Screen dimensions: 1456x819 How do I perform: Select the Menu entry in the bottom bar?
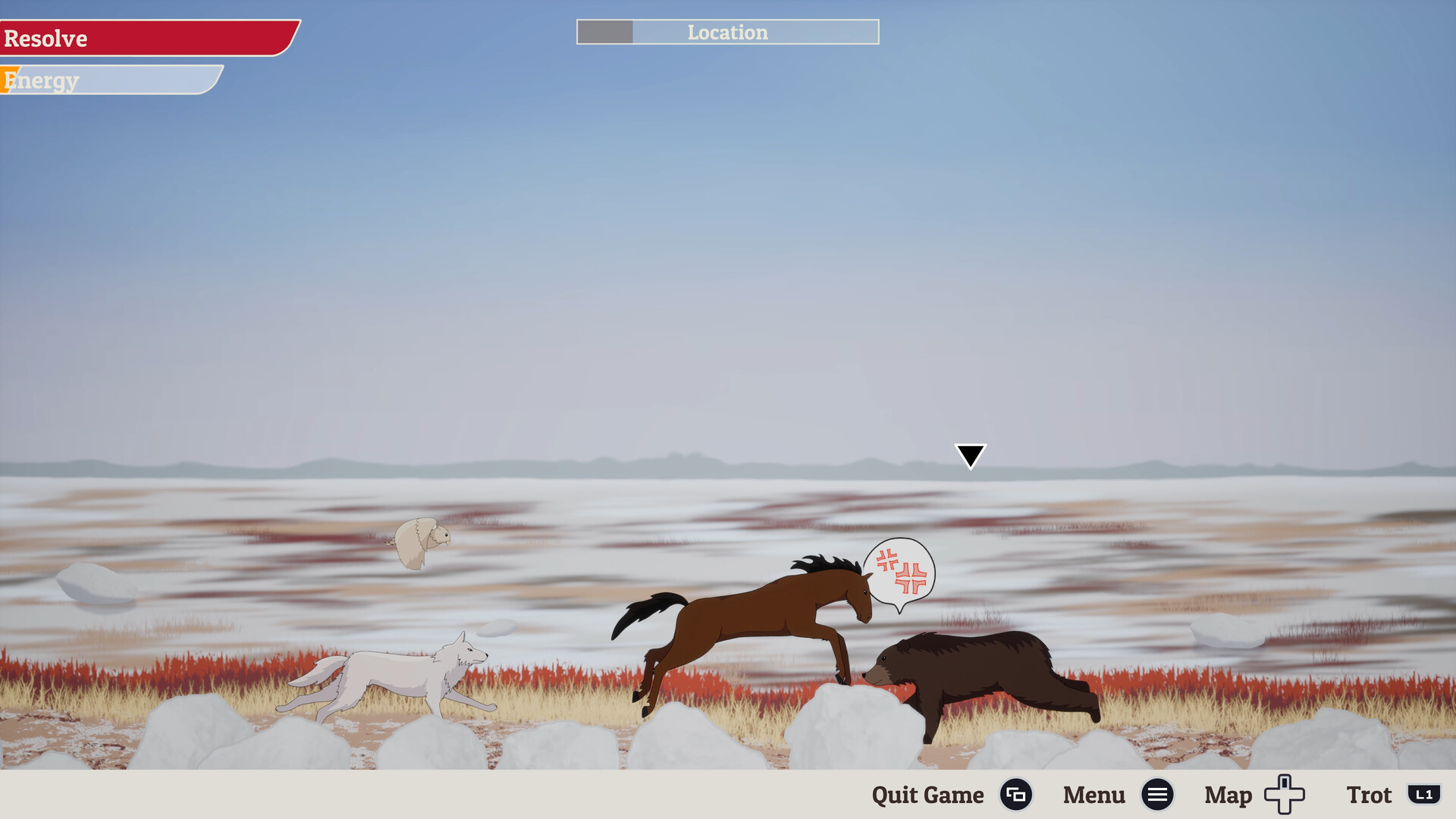pyautogui.click(x=1094, y=795)
